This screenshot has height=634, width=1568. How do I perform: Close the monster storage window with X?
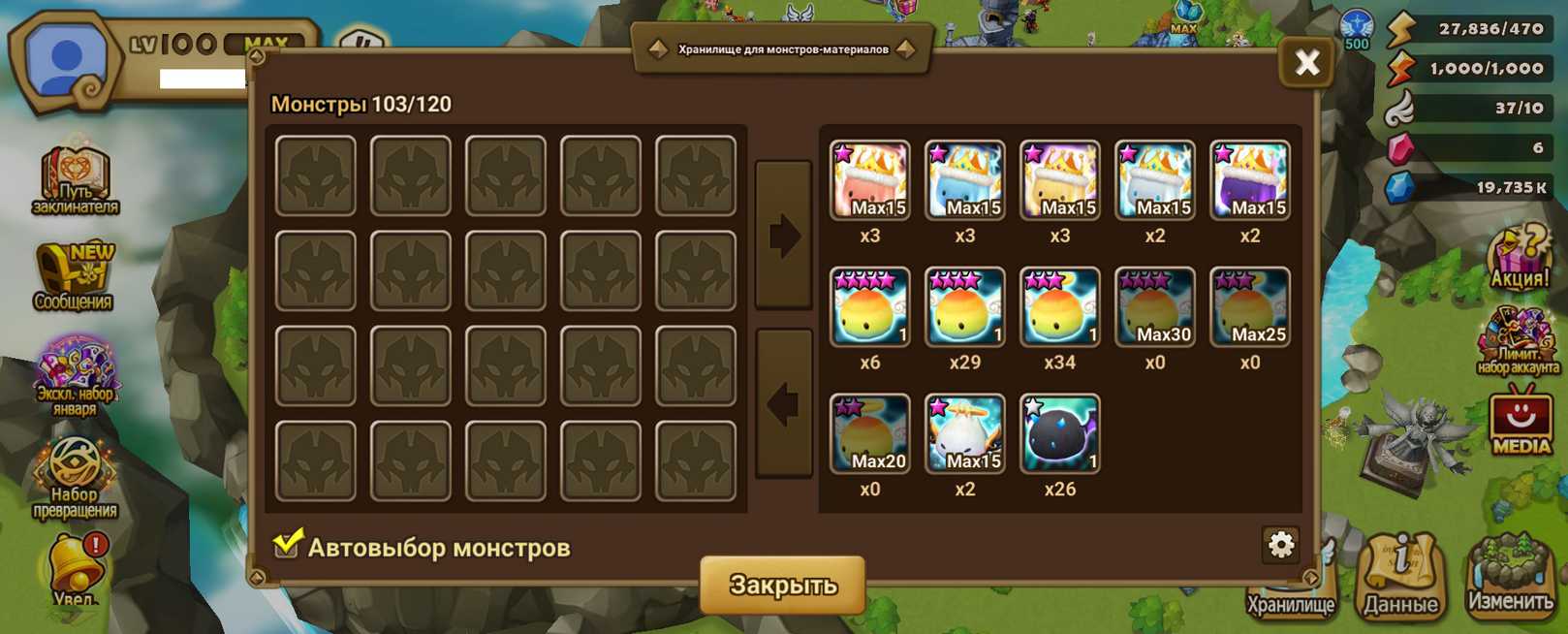pos(1306,64)
